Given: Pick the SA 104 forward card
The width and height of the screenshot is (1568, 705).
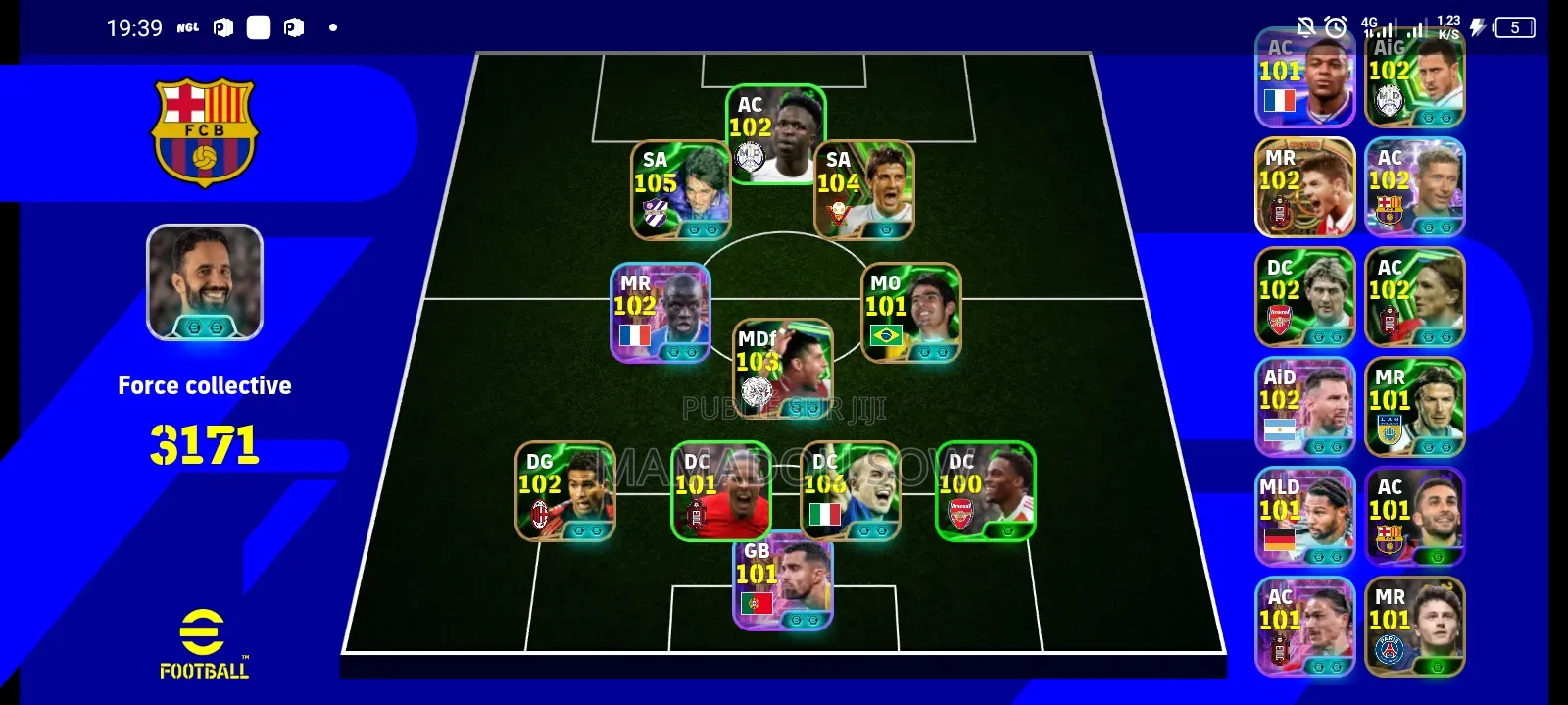Looking at the screenshot, I should 864,191.
